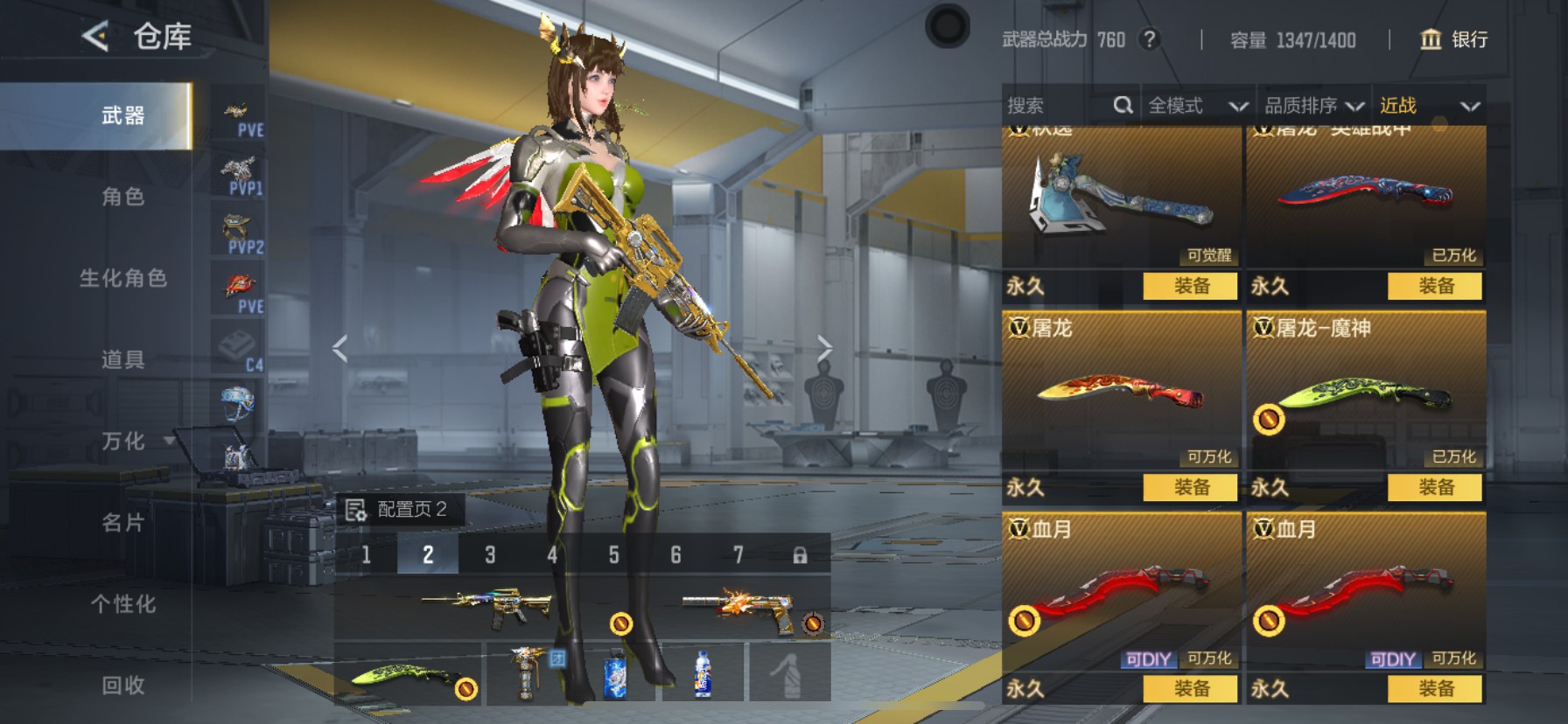Viewport: 1568px width, 724px height.
Task: Open the 回收 recycle tab
Action: click(x=122, y=686)
